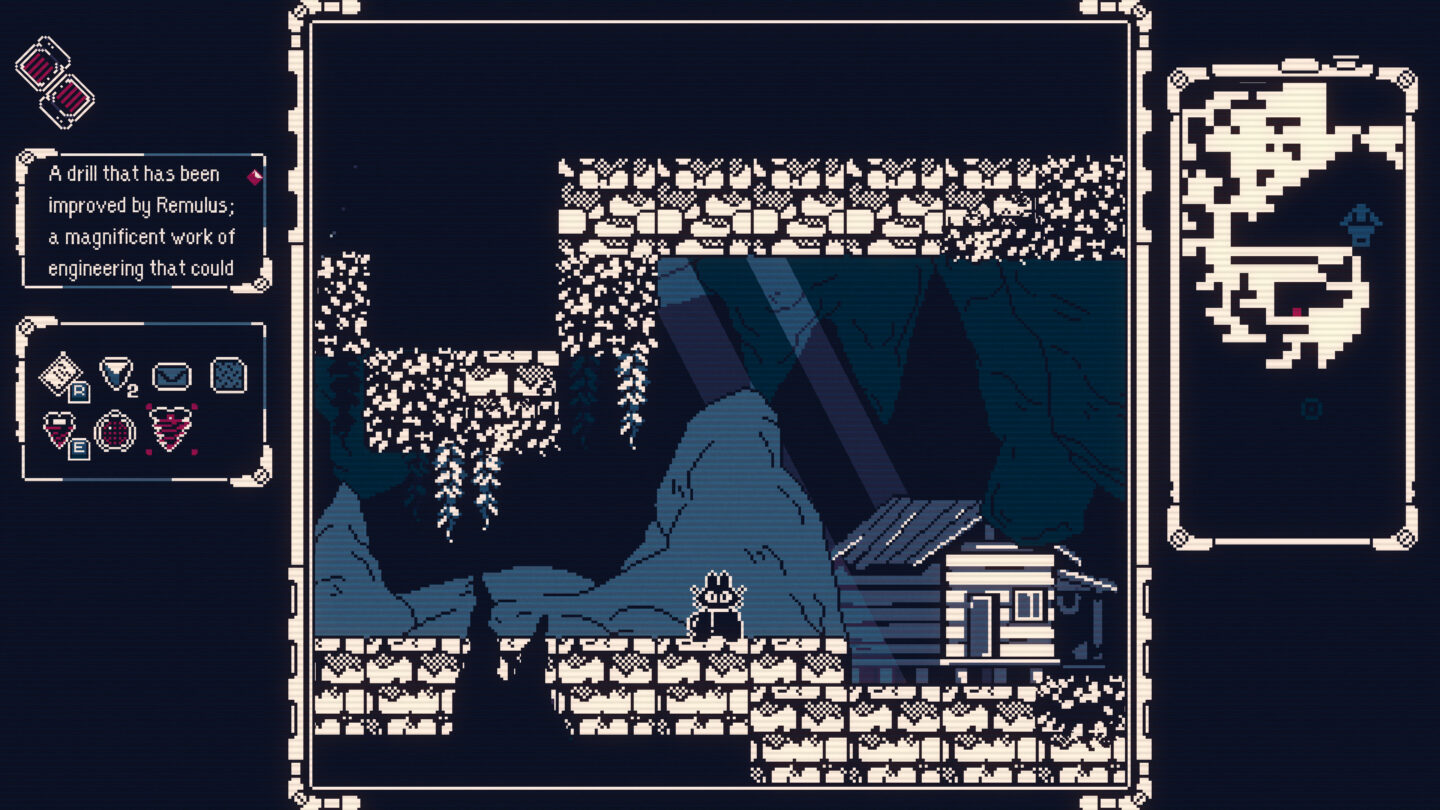Use the heart flask bound to E
Screen dimensions: 1440x810
(x=59, y=430)
